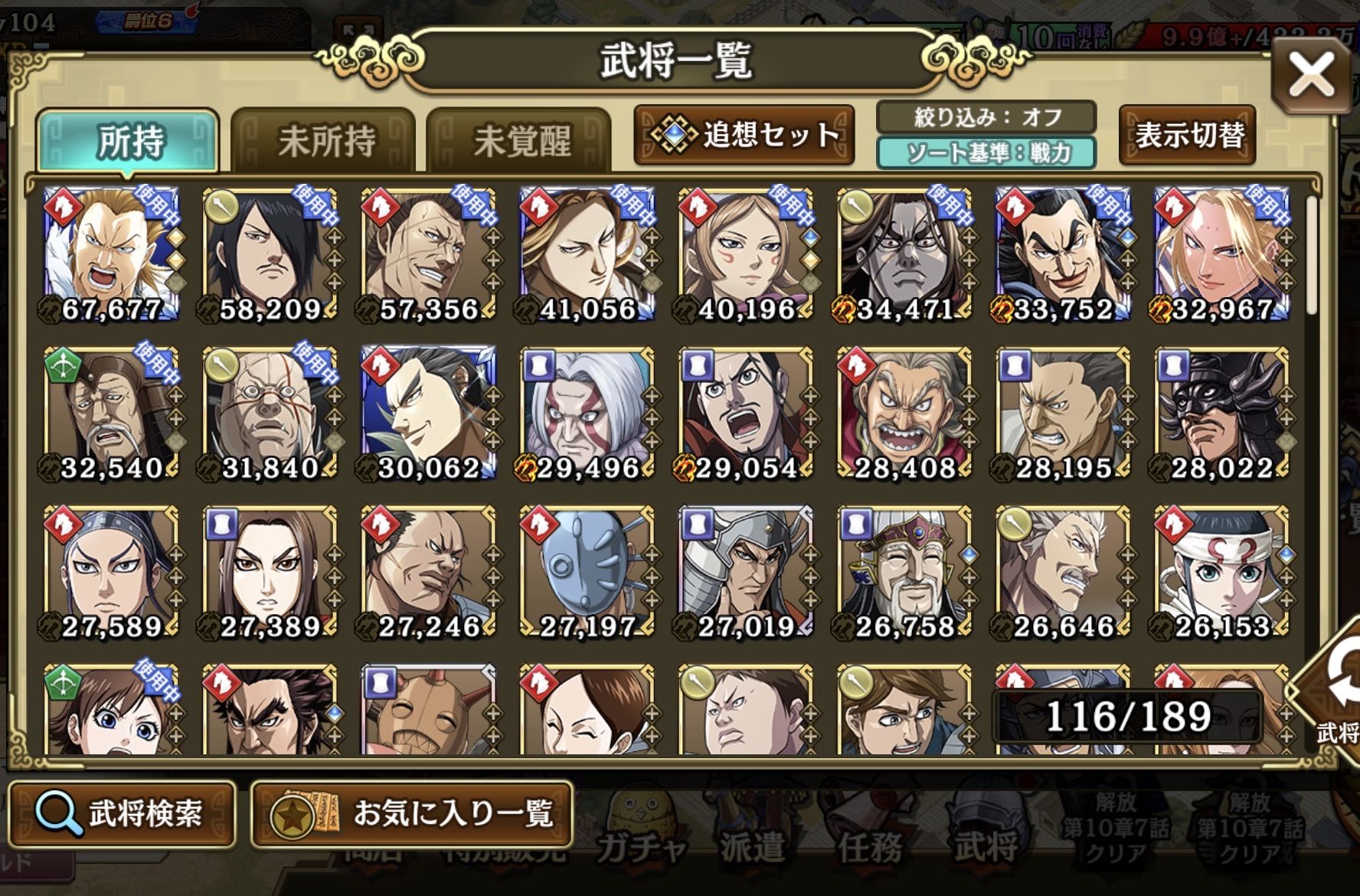1360x896 pixels.
Task: Show the お気に入り一覧 favorites list
Action: (412, 813)
